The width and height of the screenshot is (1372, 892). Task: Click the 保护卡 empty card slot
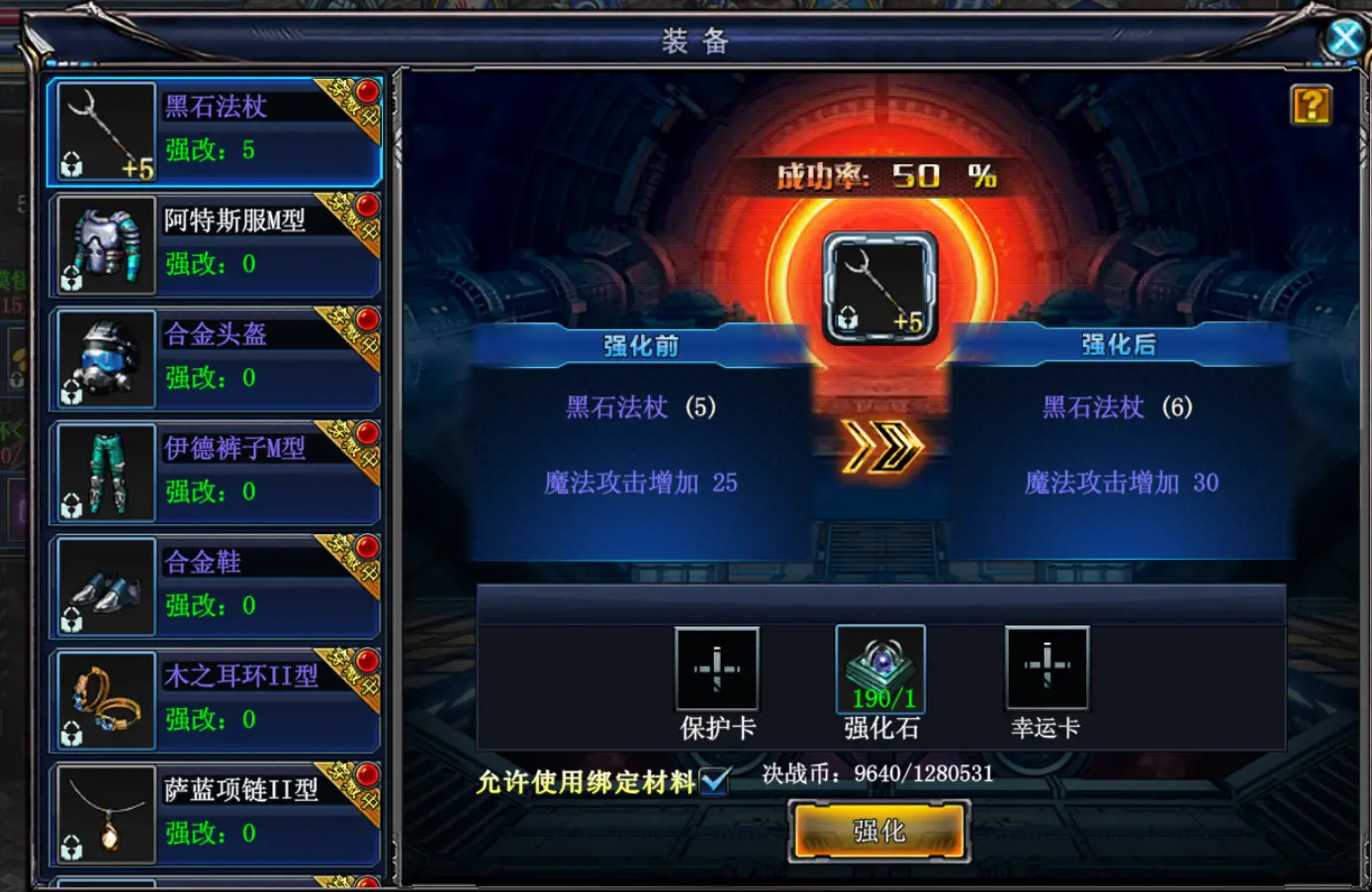[x=715, y=669]
